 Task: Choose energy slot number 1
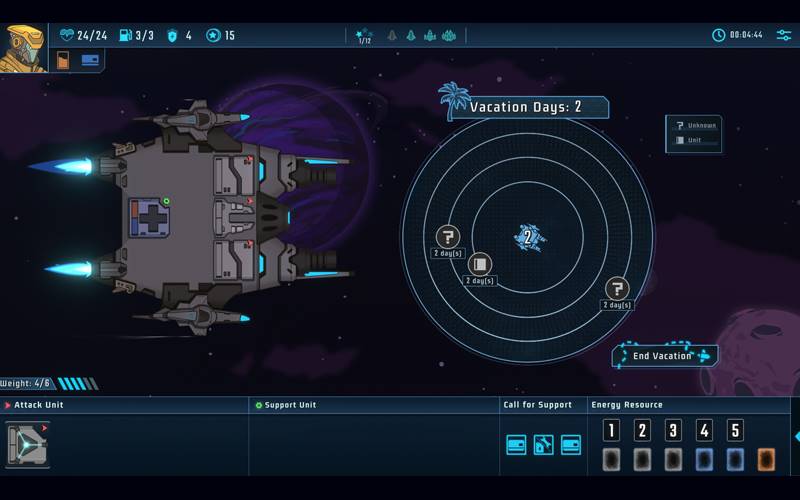[x=612, y=431]
